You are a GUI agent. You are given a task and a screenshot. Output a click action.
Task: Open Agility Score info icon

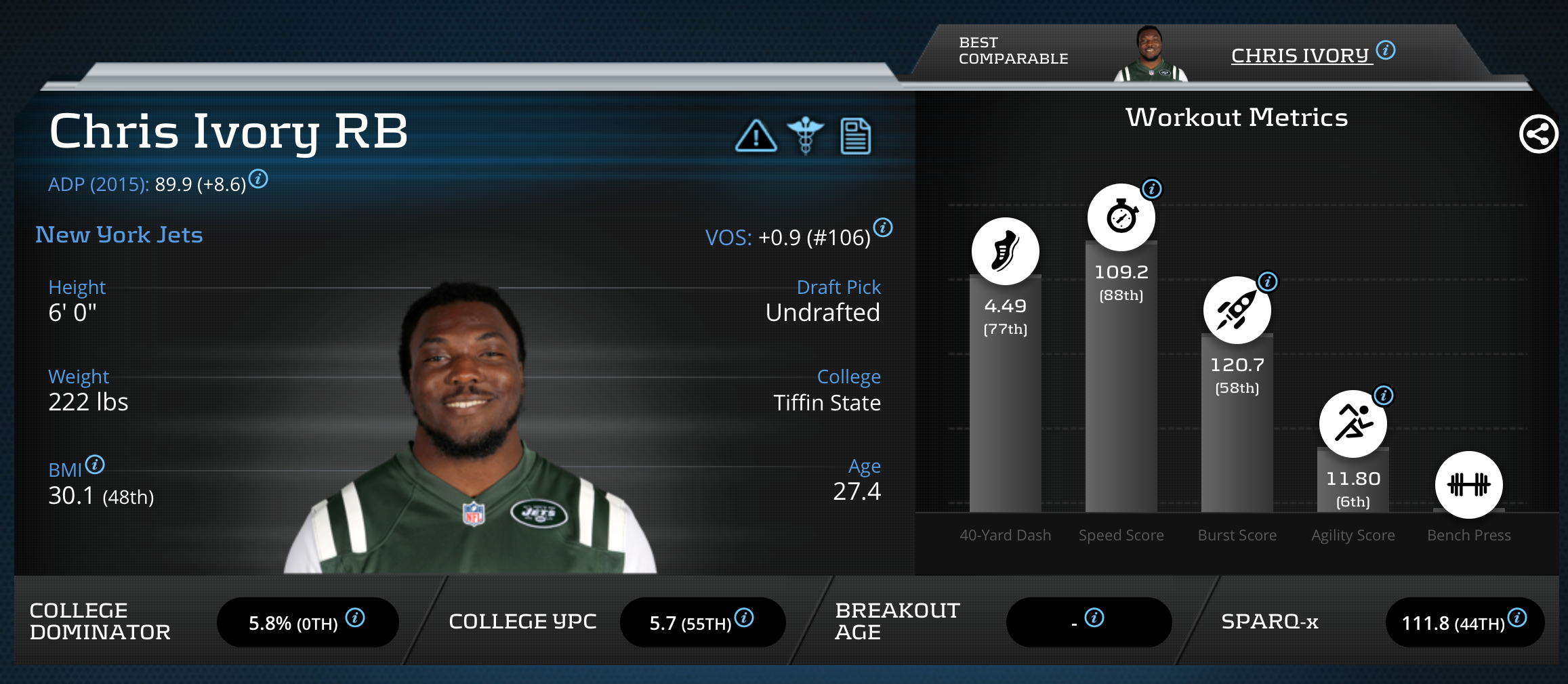coord(1384,396)
